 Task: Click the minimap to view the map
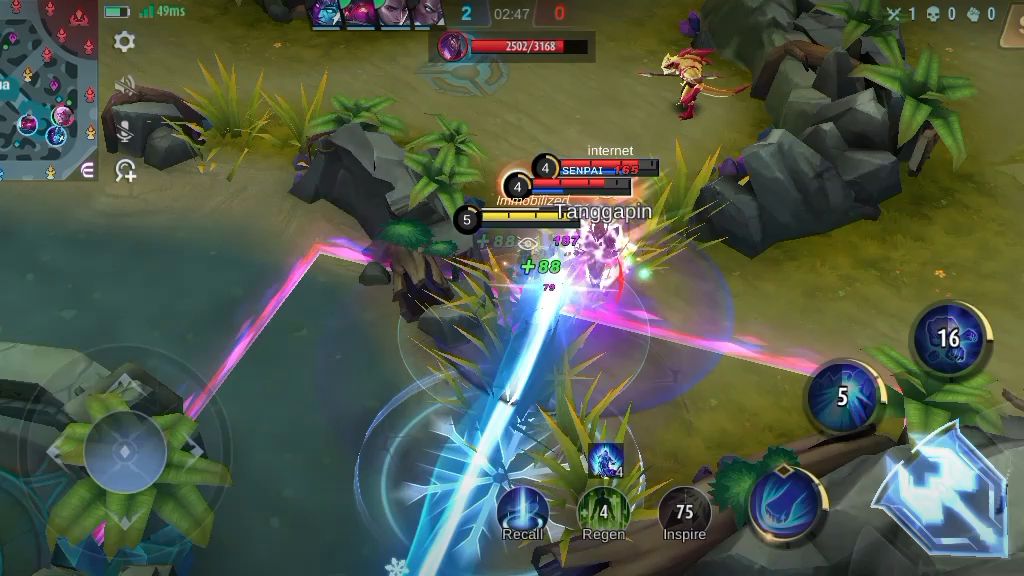click(x=48, y=90)
